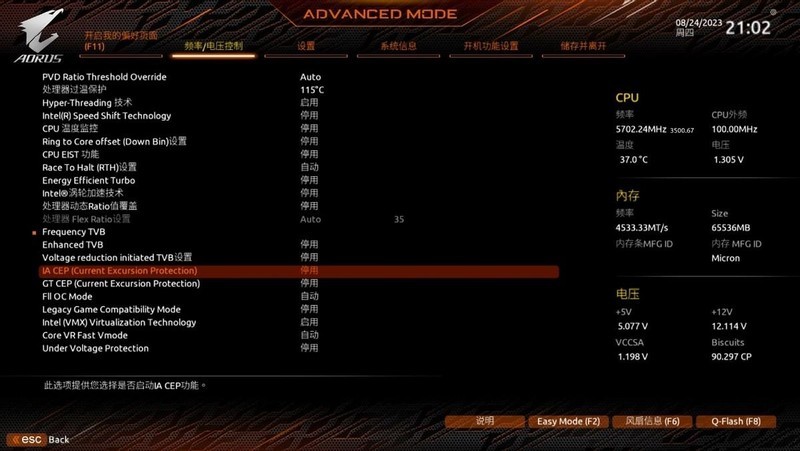Viewport: 800px width, 451px height.
Task: Launch Q-Flash (F8) utility
Action: tap(729, 421)
